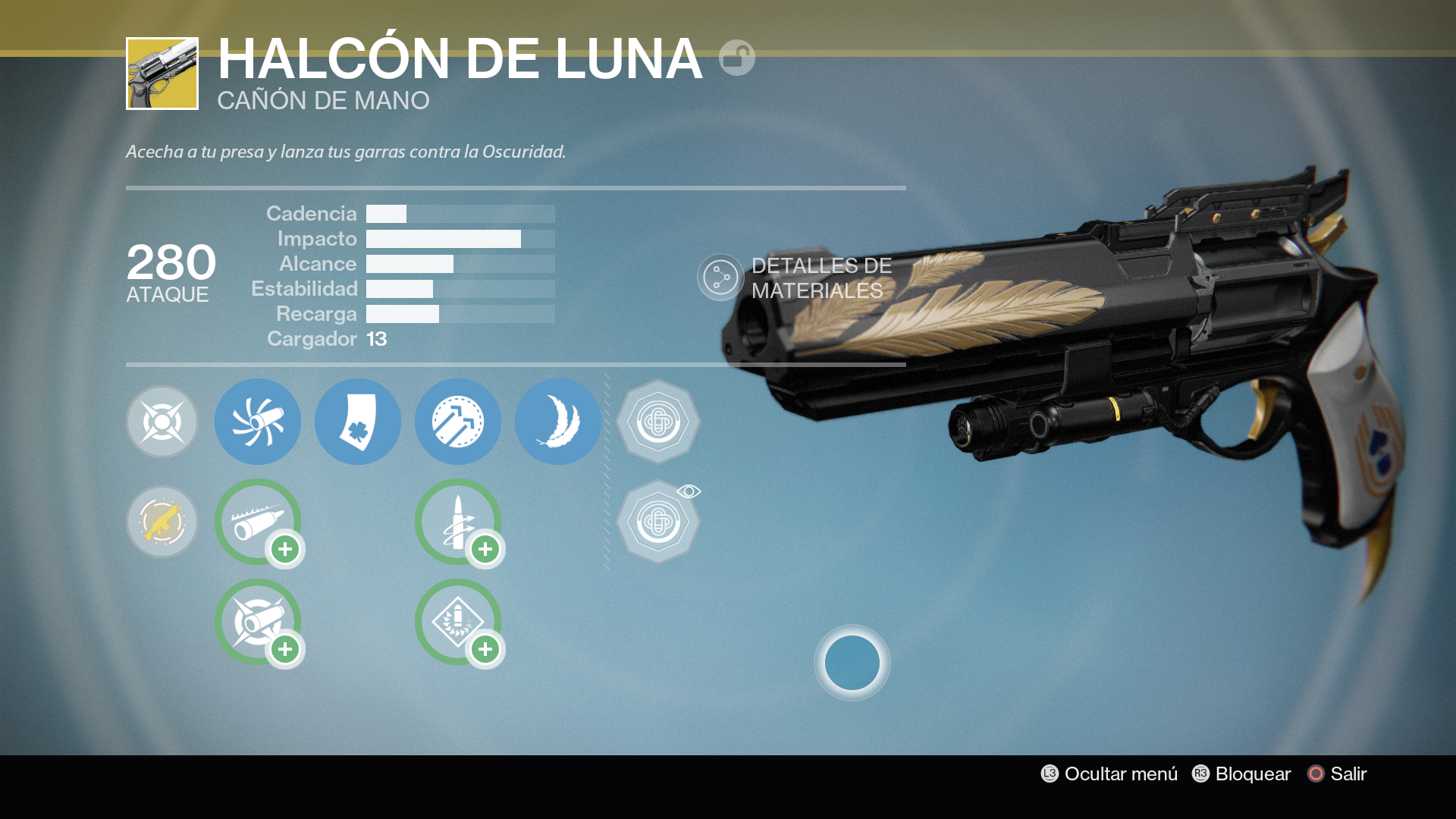Viewport: 1456px width, 819px height.
Task: Click the top hexagonal locked perk node
Action: [658, 422]
